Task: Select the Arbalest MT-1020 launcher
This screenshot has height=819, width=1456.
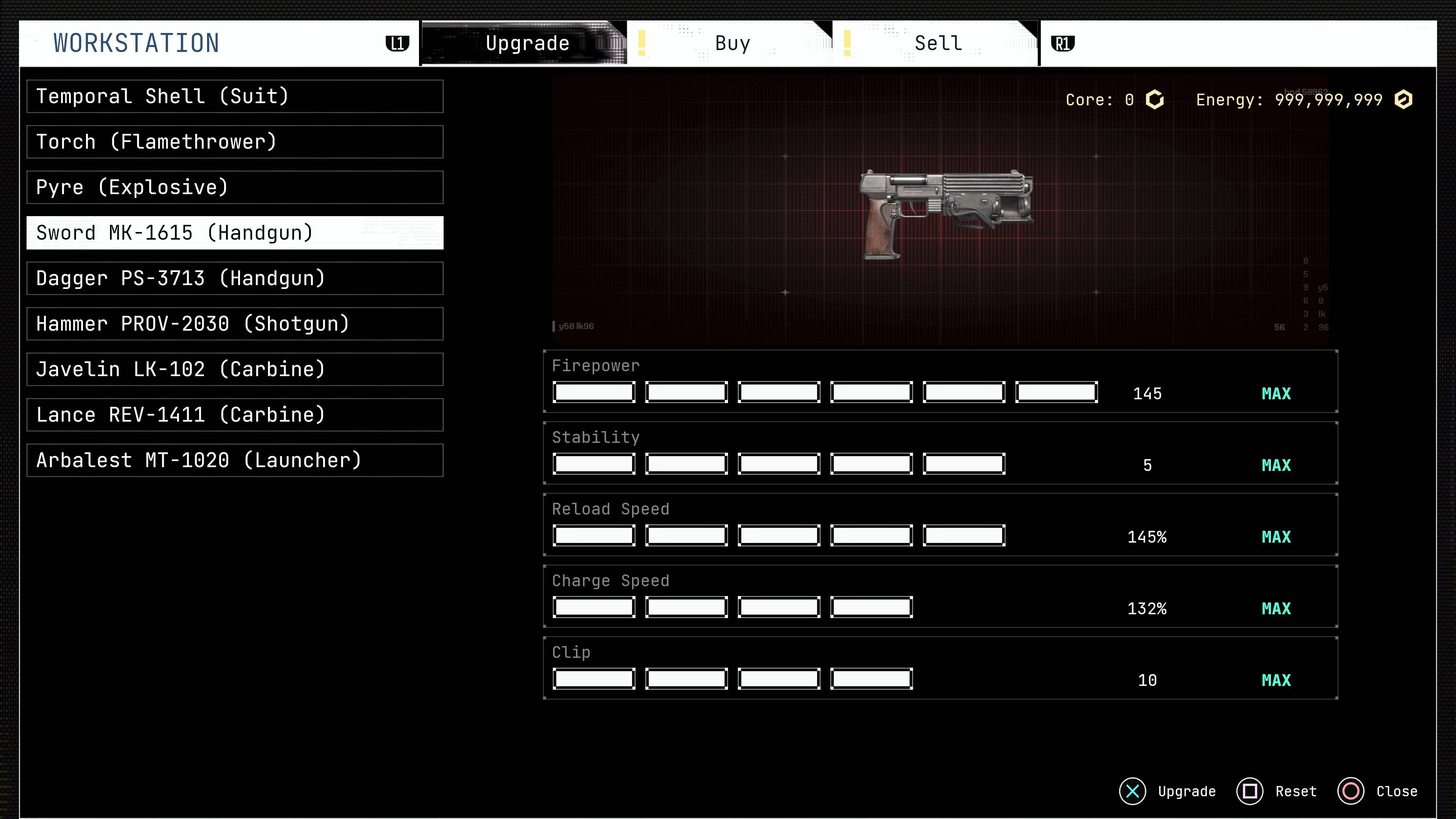Action: coord(235,461)
